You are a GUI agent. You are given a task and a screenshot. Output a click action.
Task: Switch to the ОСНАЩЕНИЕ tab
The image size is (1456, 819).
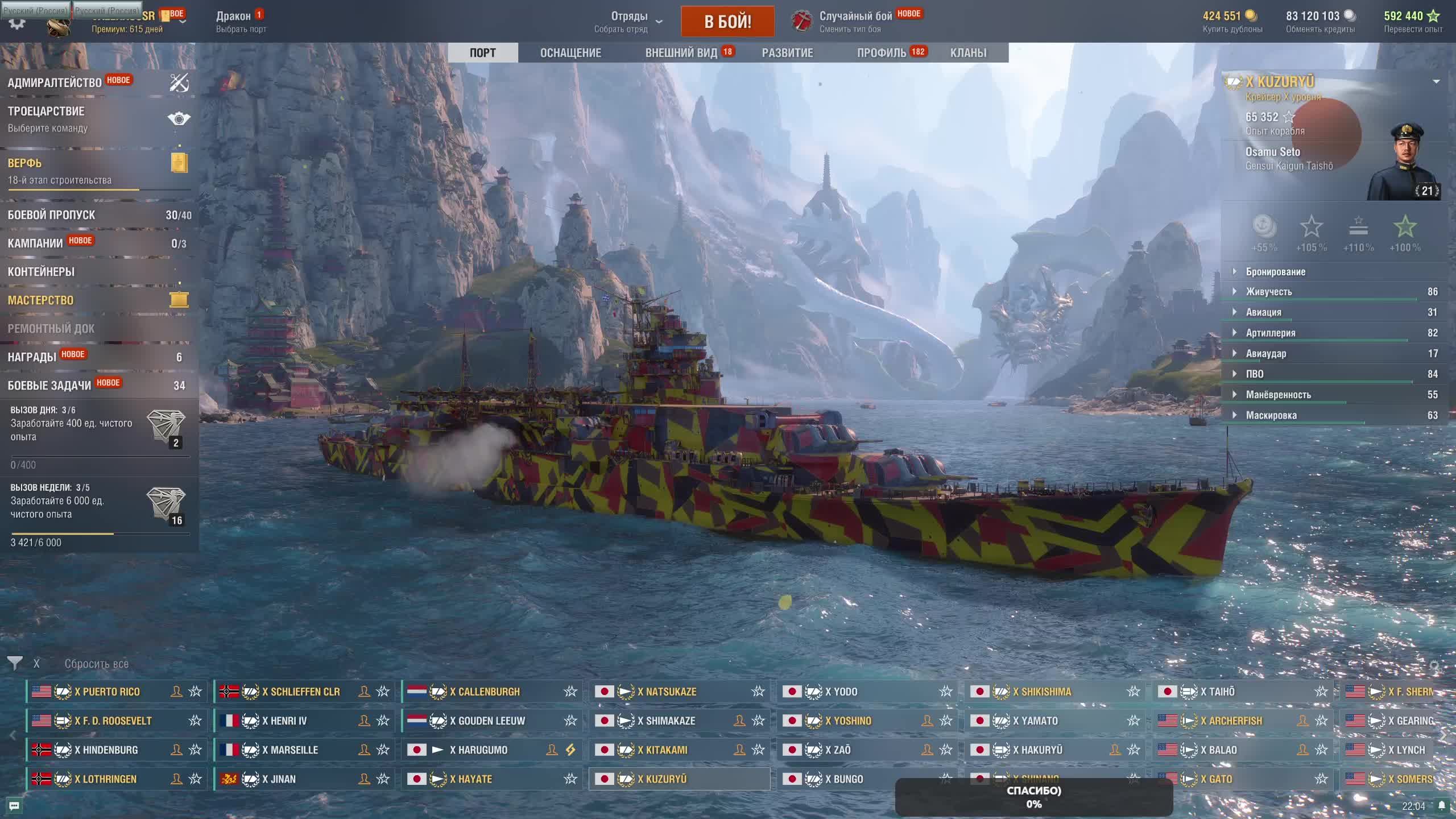(570, 53)
